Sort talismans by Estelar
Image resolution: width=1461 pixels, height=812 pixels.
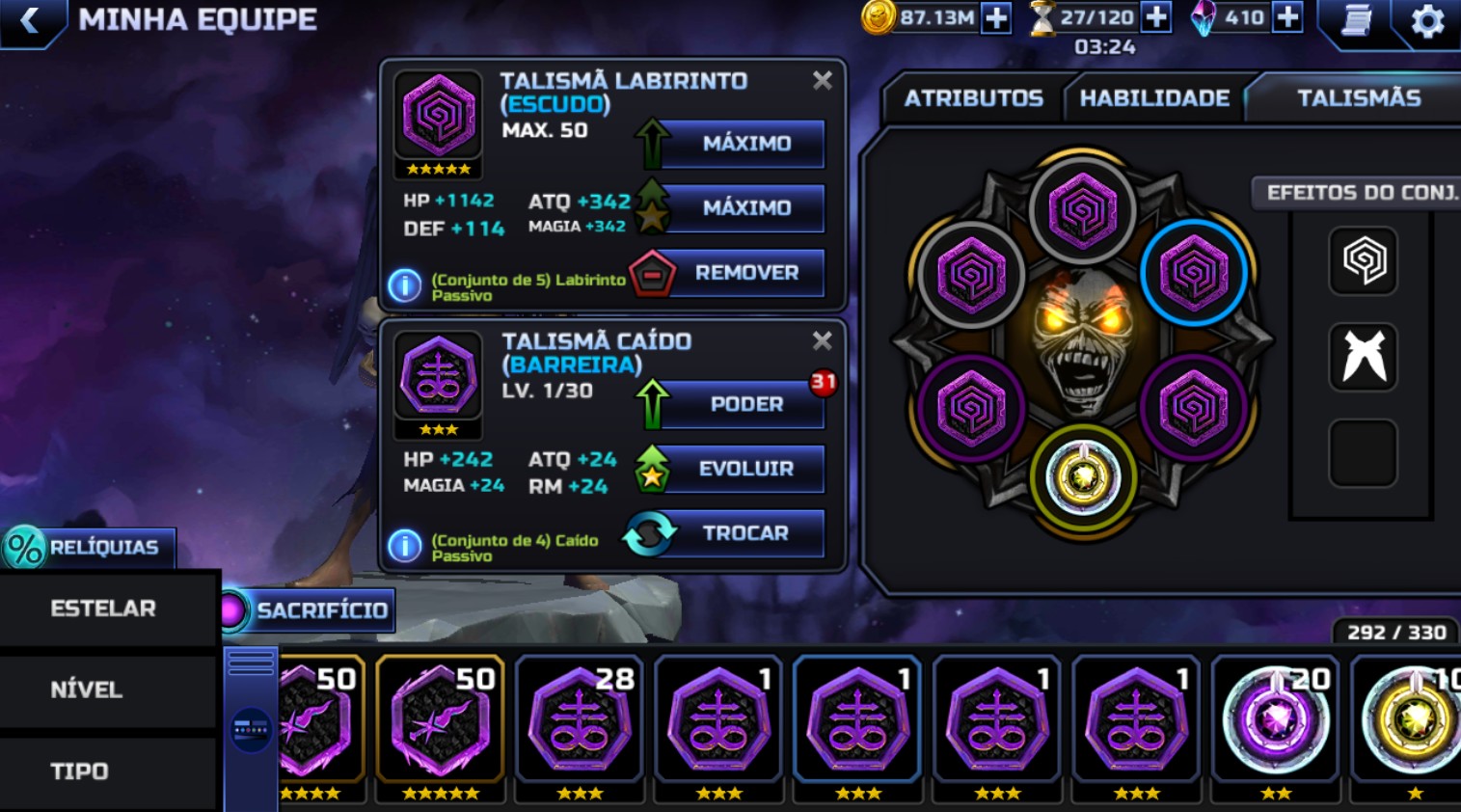104,609
